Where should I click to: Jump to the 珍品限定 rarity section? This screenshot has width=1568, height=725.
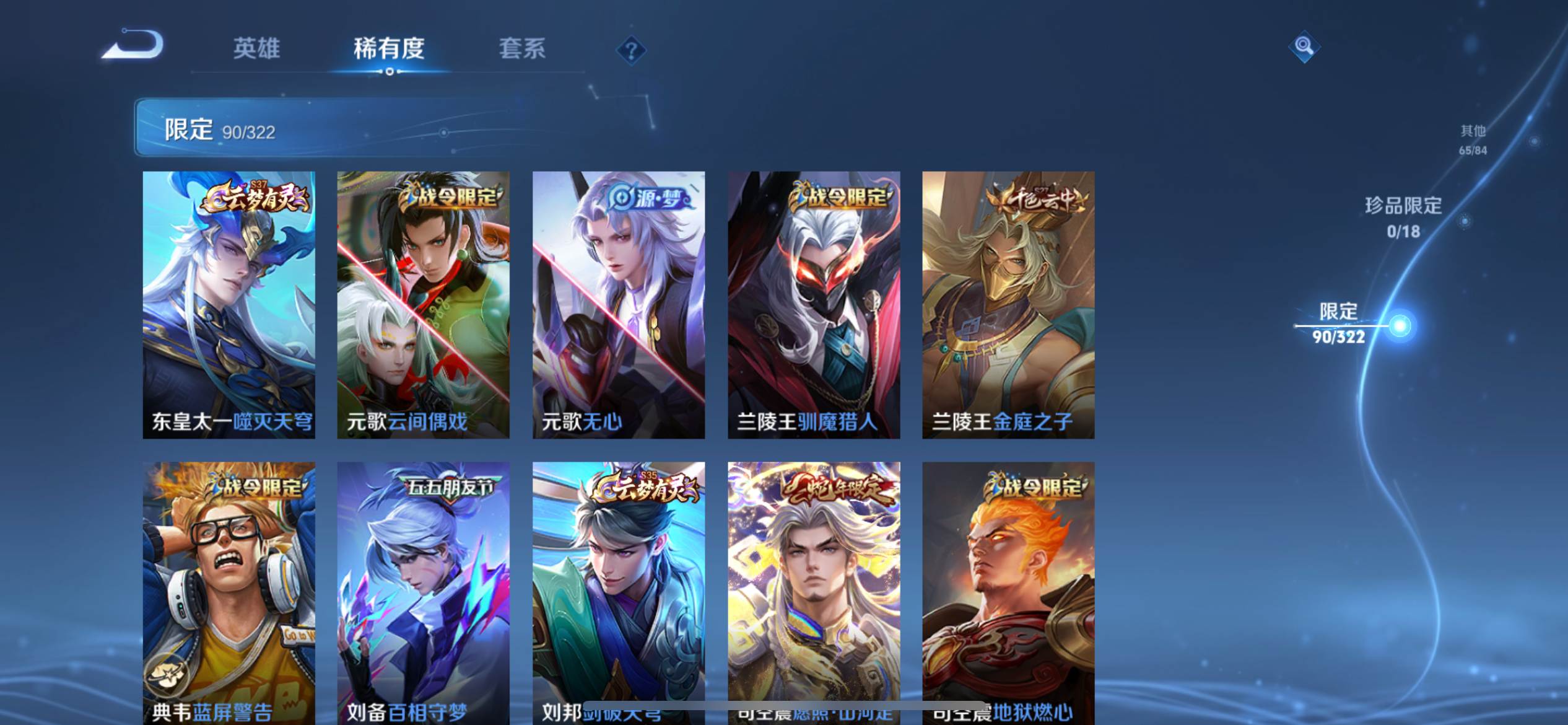tap(1403, 217)
